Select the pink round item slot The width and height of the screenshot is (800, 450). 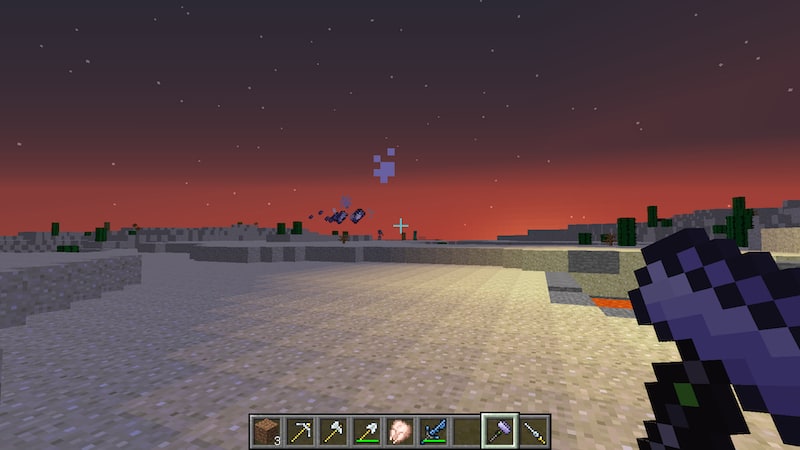click(400, 431)
